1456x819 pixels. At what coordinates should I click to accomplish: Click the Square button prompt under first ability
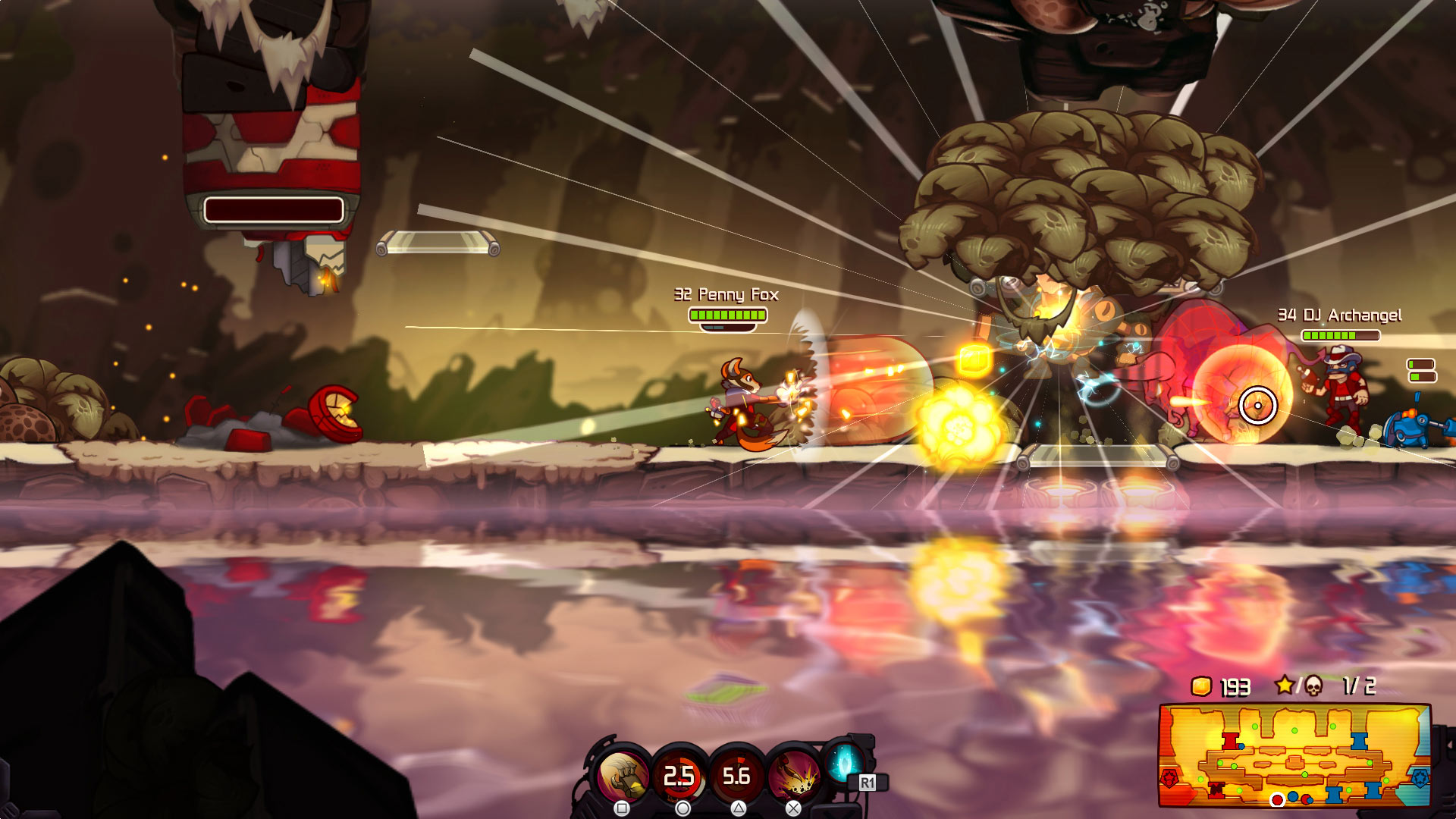click(x=621, y=808)
